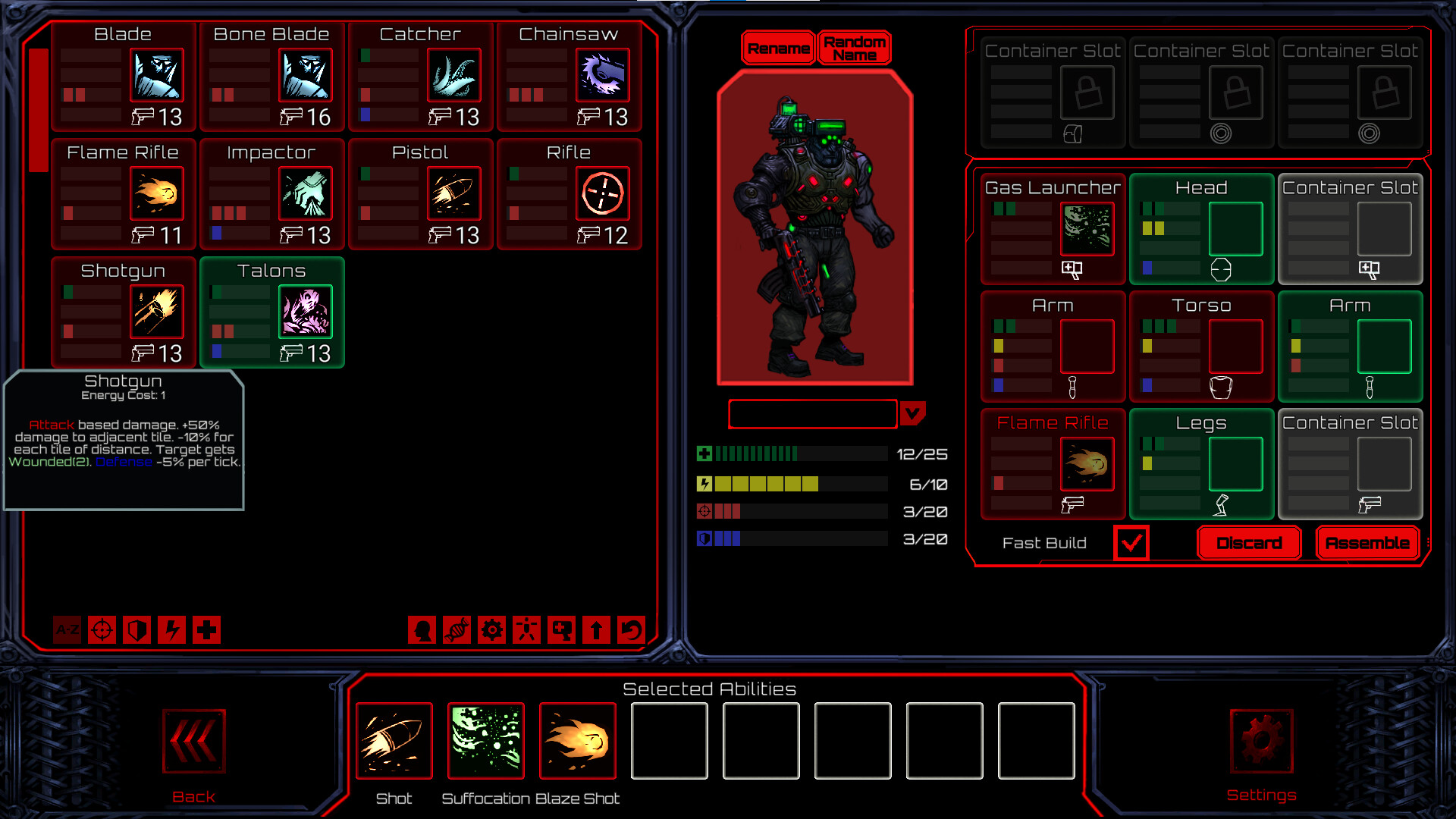The image size is (1456, 819).
Task: Click the DNA strand icon
Action: [457, 630]
